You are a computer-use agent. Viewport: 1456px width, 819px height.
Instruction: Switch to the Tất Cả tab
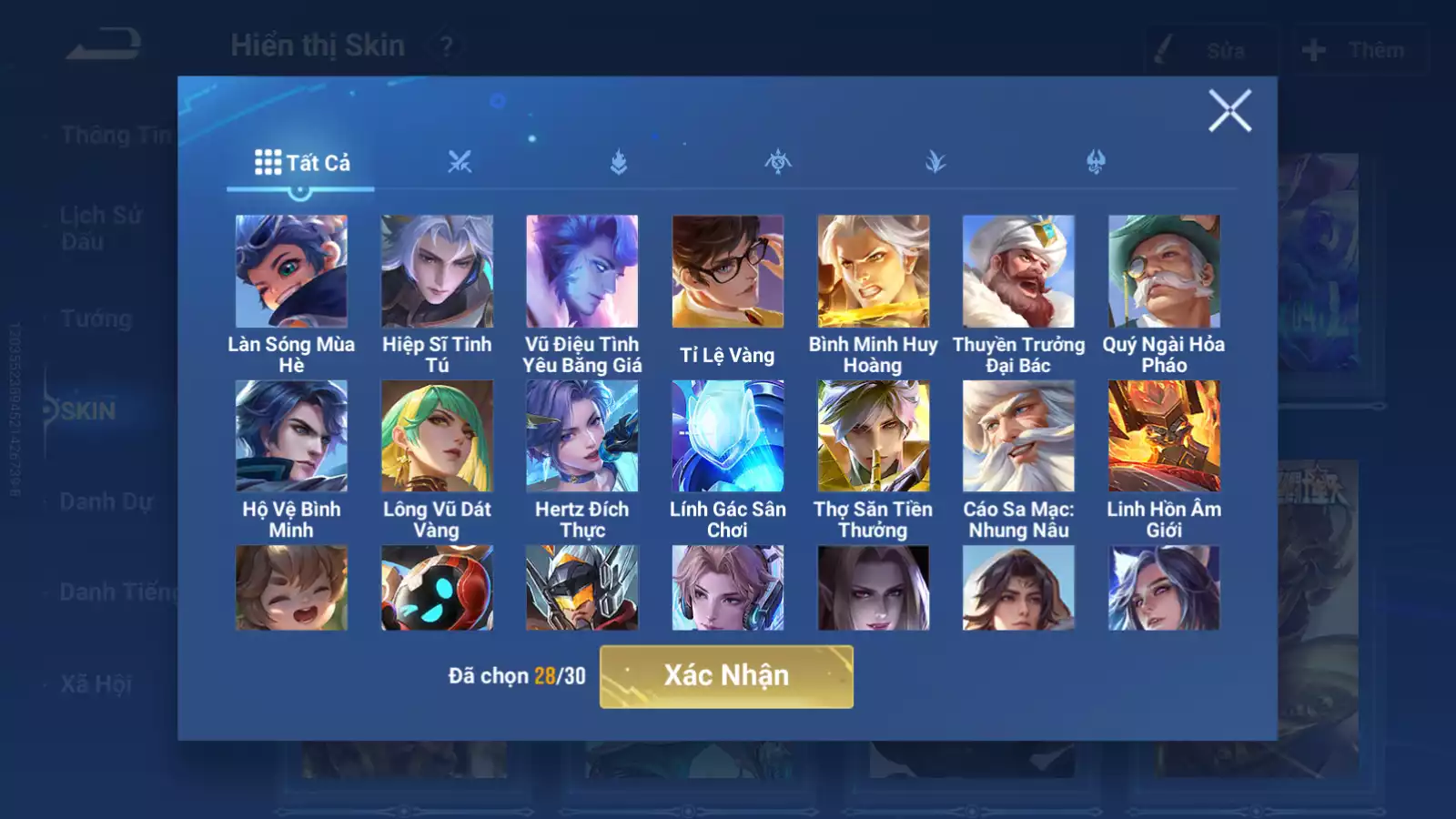[x=301, y=163]
